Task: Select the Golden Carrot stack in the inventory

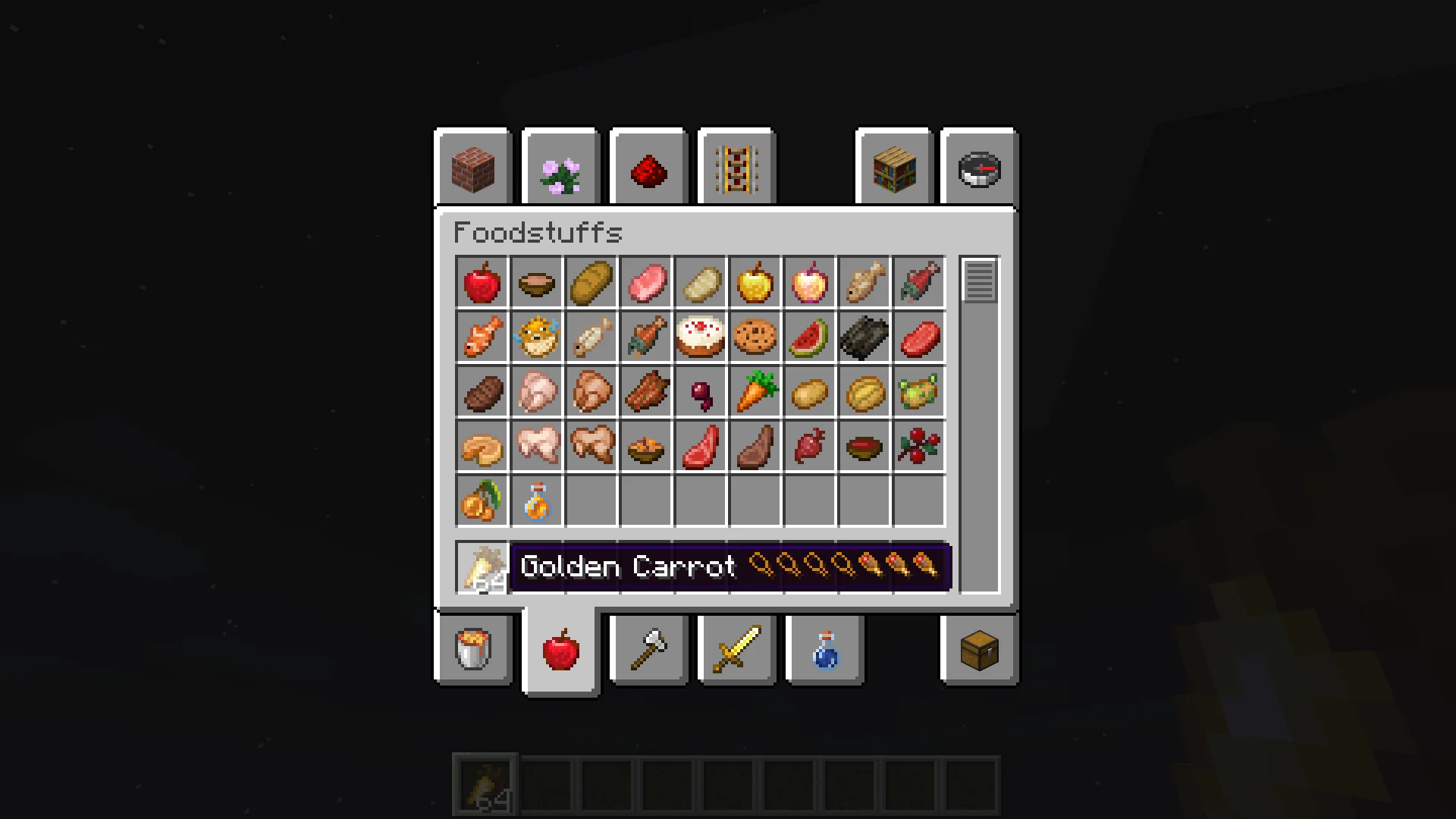Action: 482,566
